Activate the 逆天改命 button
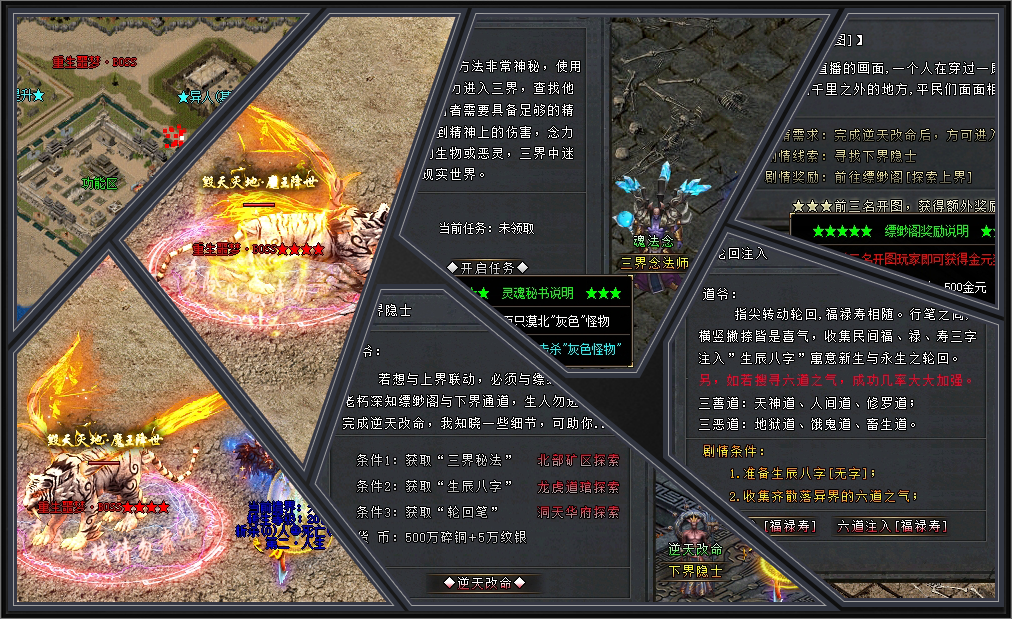Screen dimensions: 1012x619 [x=476, y=582]
